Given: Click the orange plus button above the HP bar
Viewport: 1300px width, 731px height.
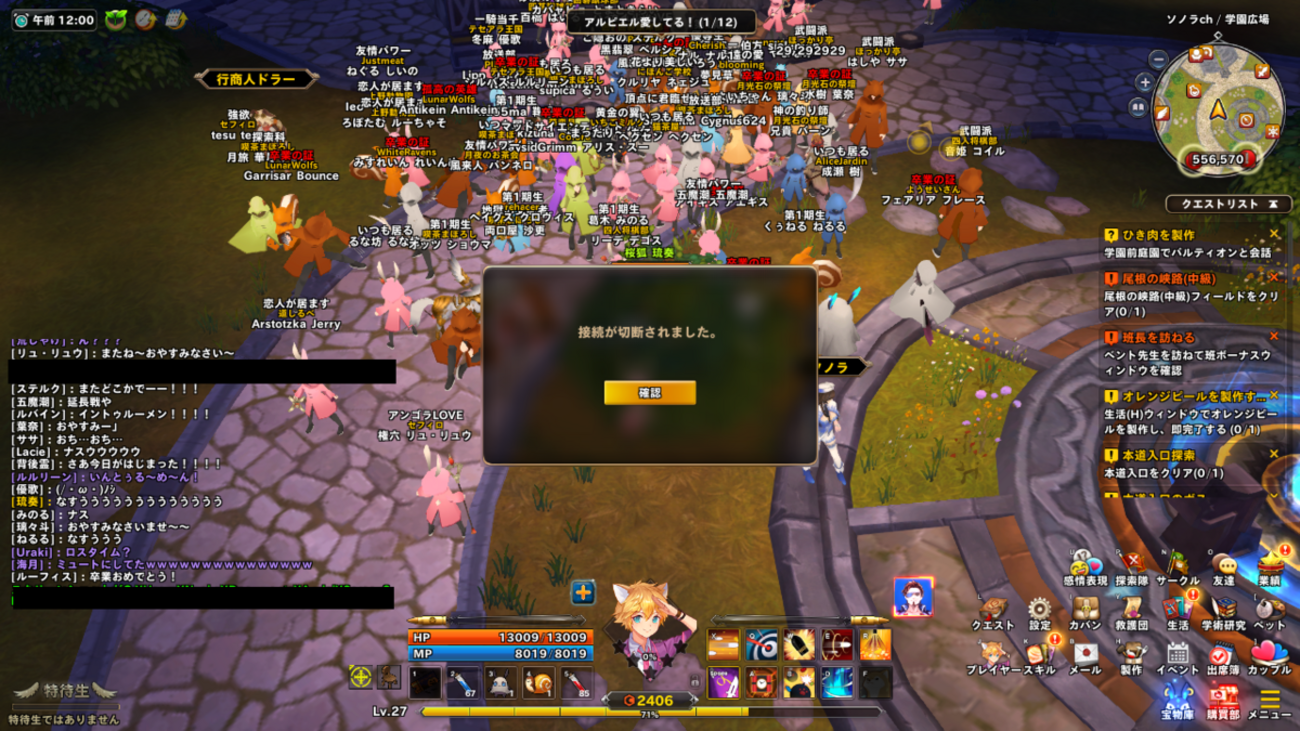Looking at the screenshot, I should [583, 592].
